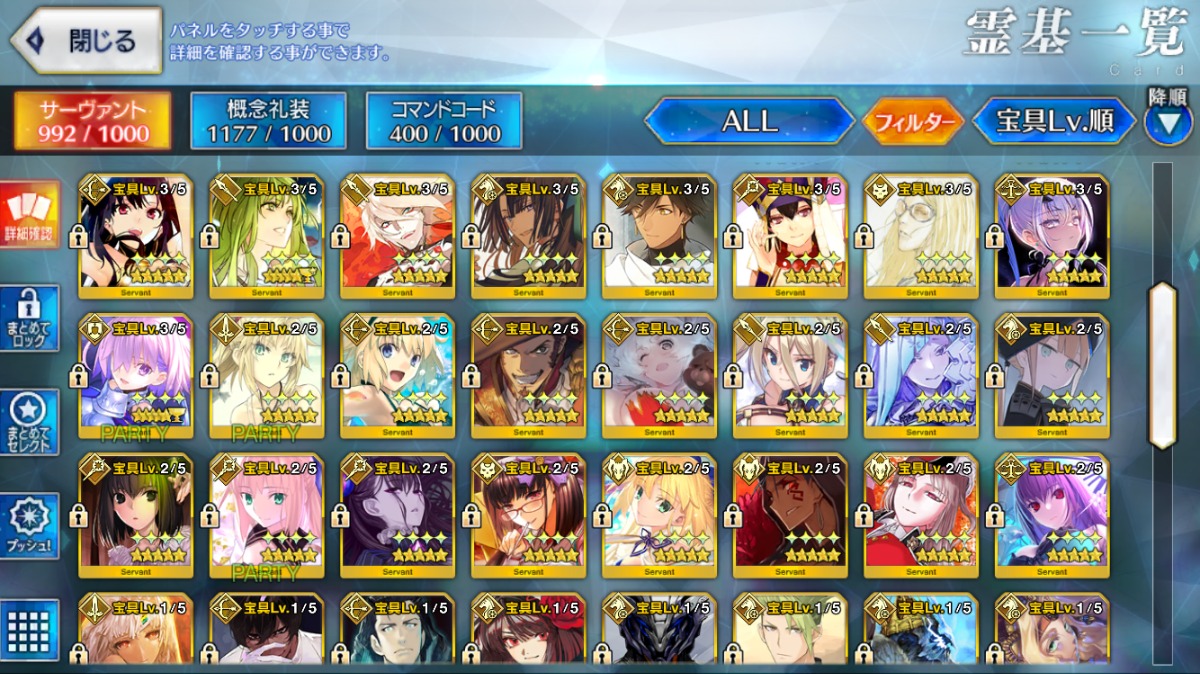Open the フィルター options
The width and height of the screenshot is (1200, 674).
(x=914, y=122)
